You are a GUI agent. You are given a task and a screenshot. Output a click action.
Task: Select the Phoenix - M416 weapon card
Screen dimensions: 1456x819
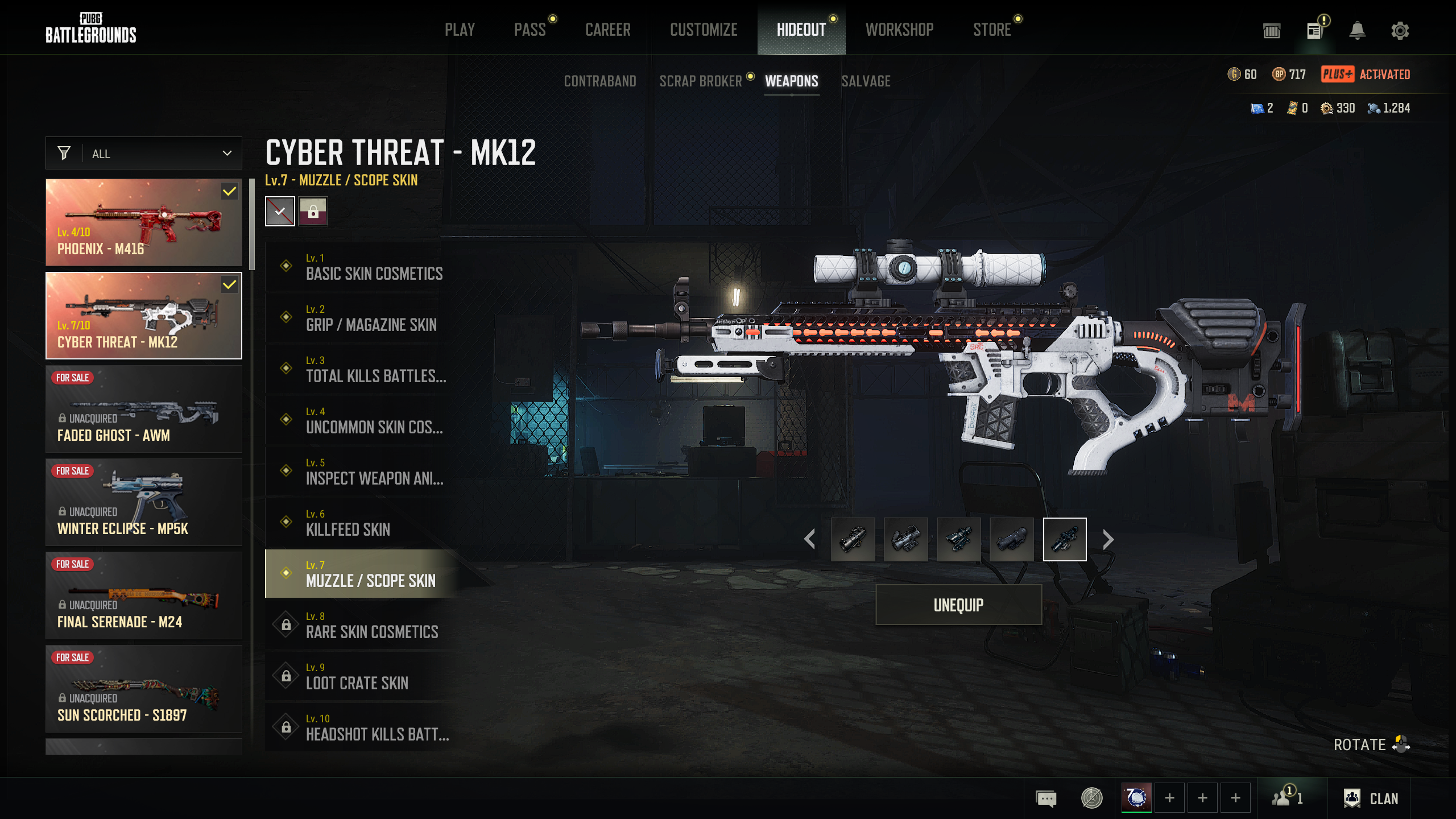coord(144,222)
